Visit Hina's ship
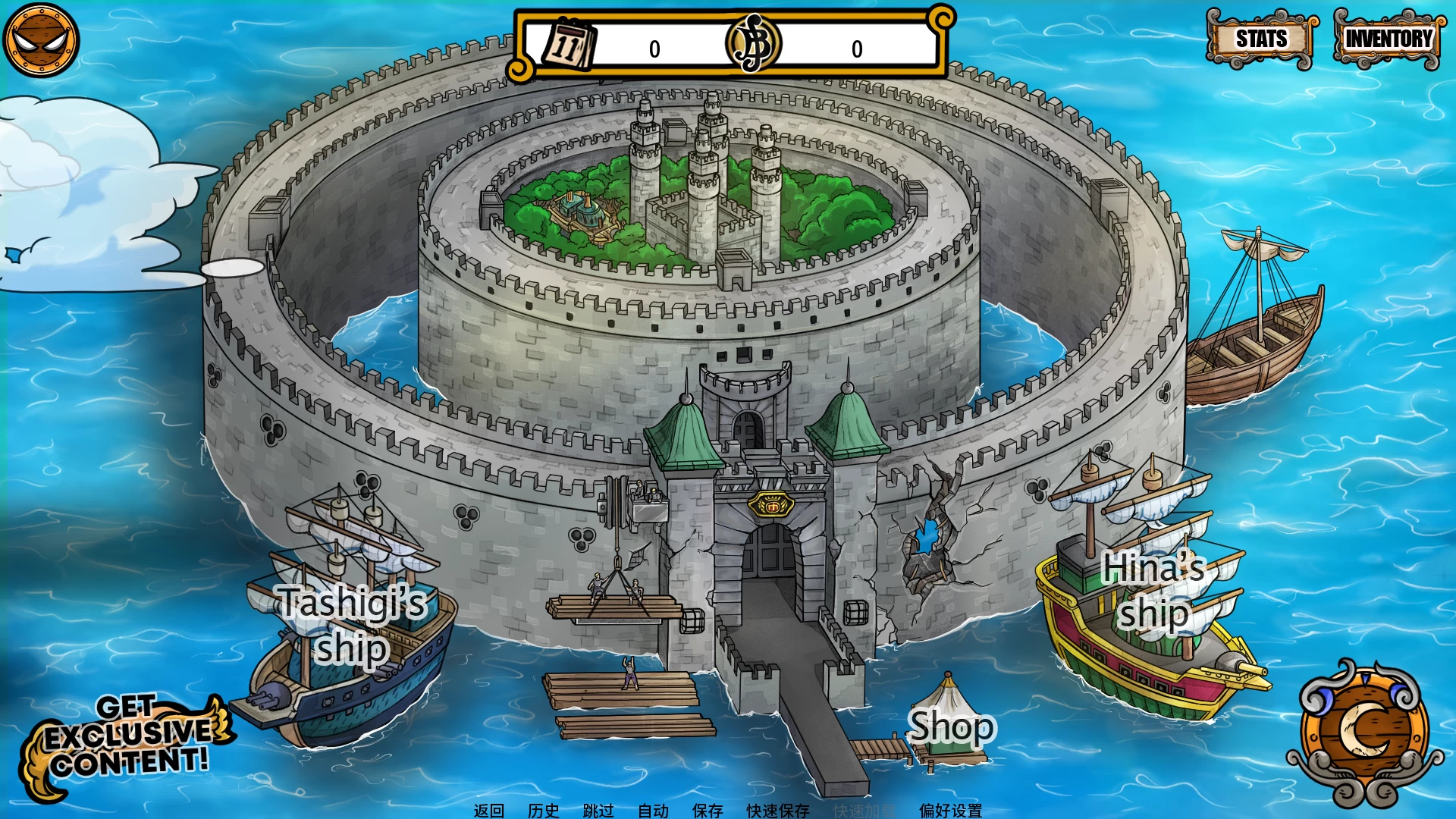This screenshot has height=819, width=1456. coord(1153,591)
